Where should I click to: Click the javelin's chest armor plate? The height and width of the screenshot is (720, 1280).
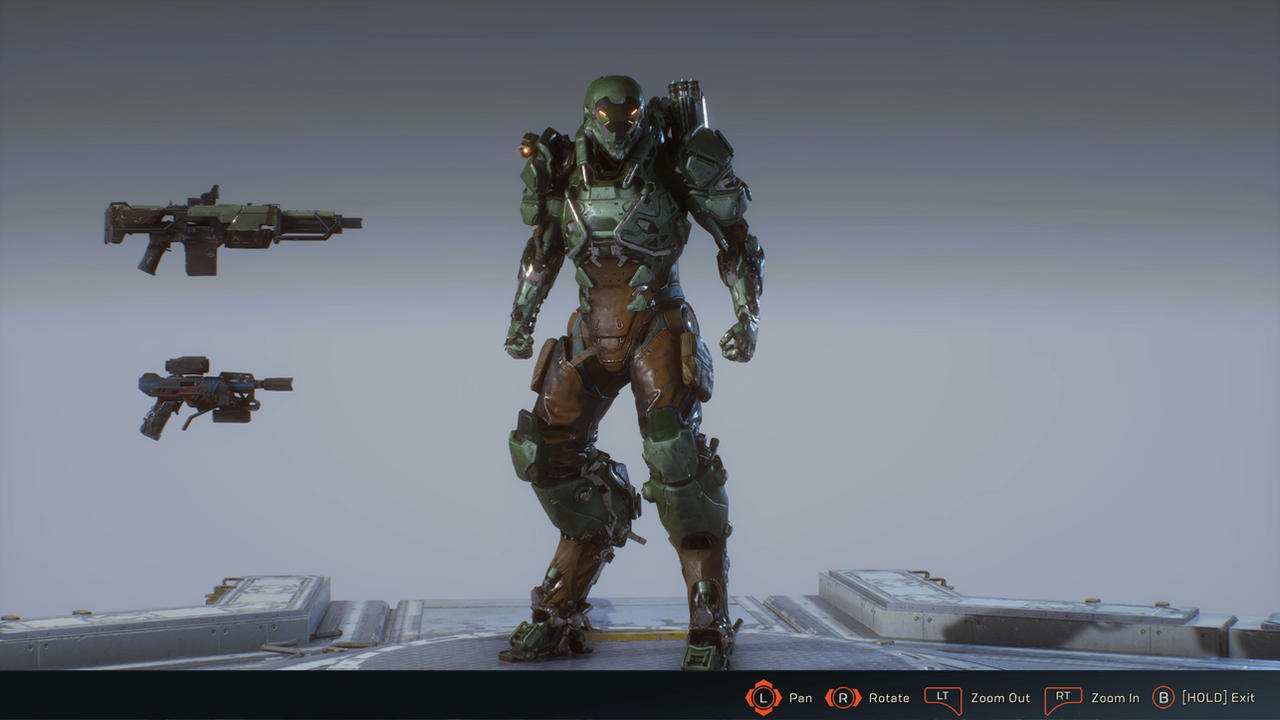point(610,215)
